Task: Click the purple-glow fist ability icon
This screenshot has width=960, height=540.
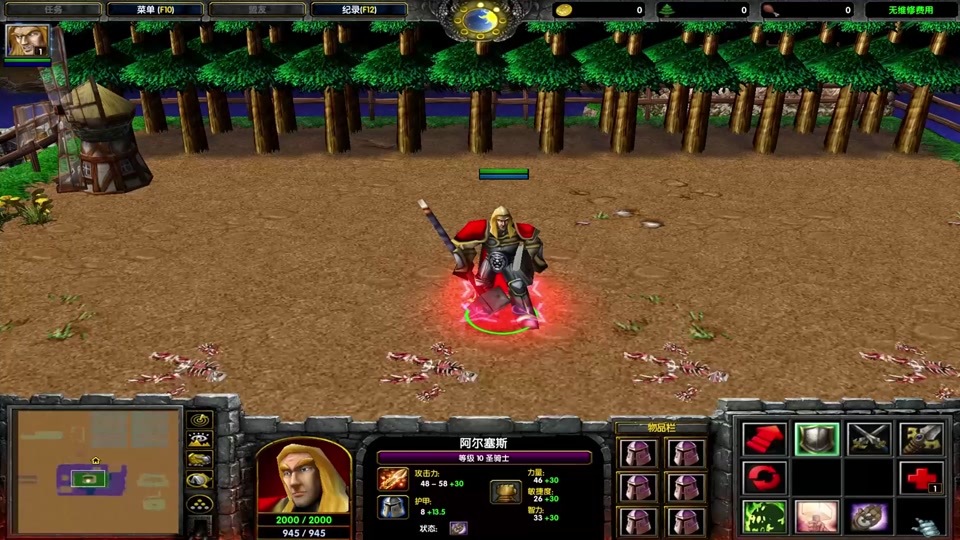Action: click(868, 517)
